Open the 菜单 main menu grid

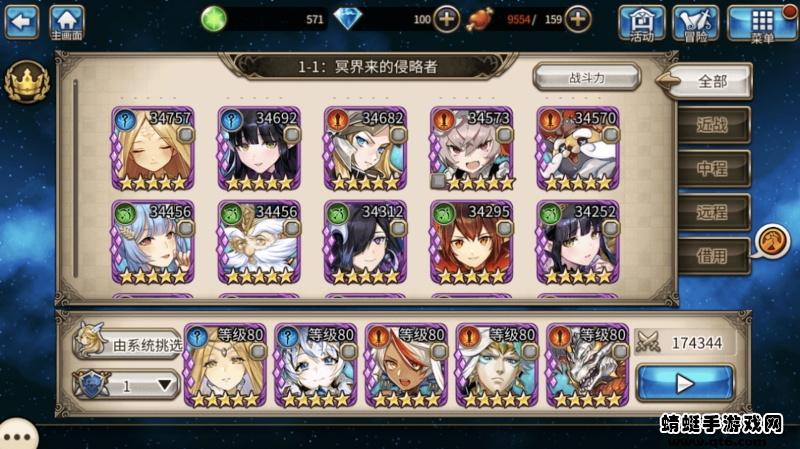(x=762, y=22)
